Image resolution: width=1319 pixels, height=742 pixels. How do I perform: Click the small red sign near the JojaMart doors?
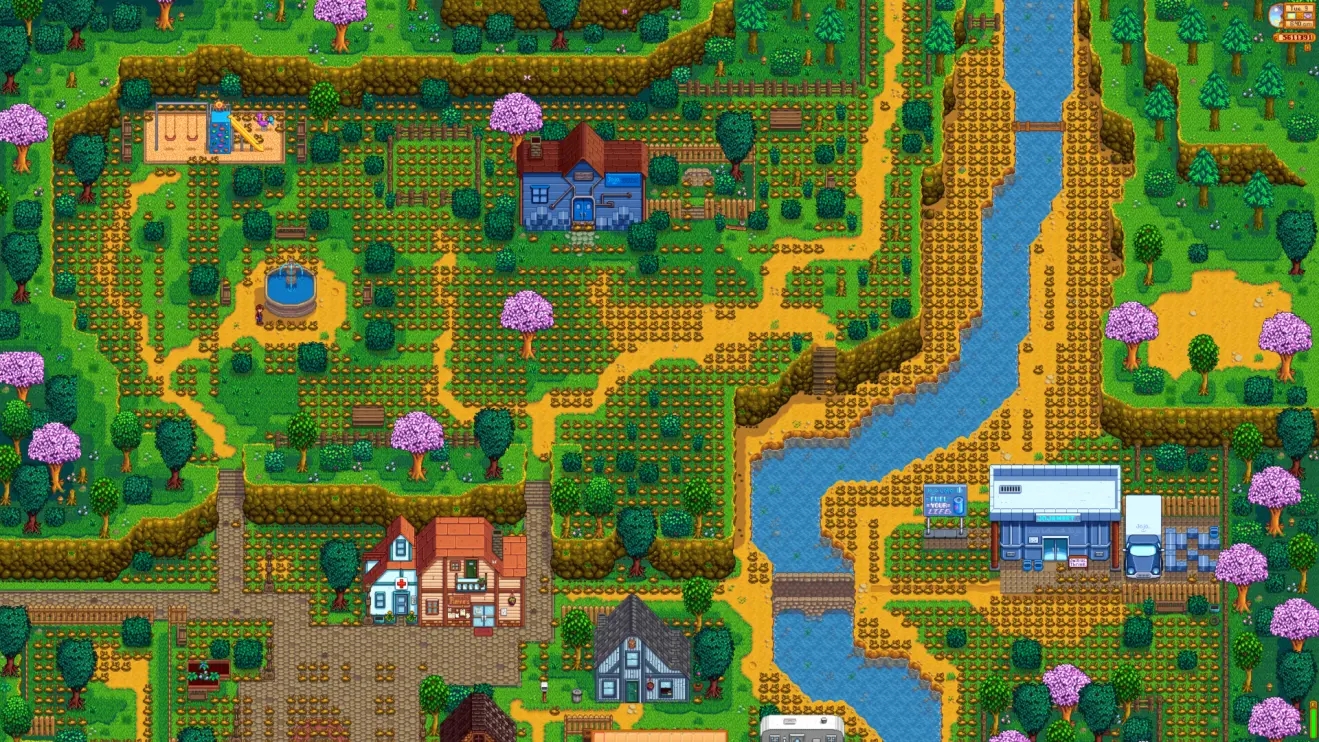point(1078,562)
